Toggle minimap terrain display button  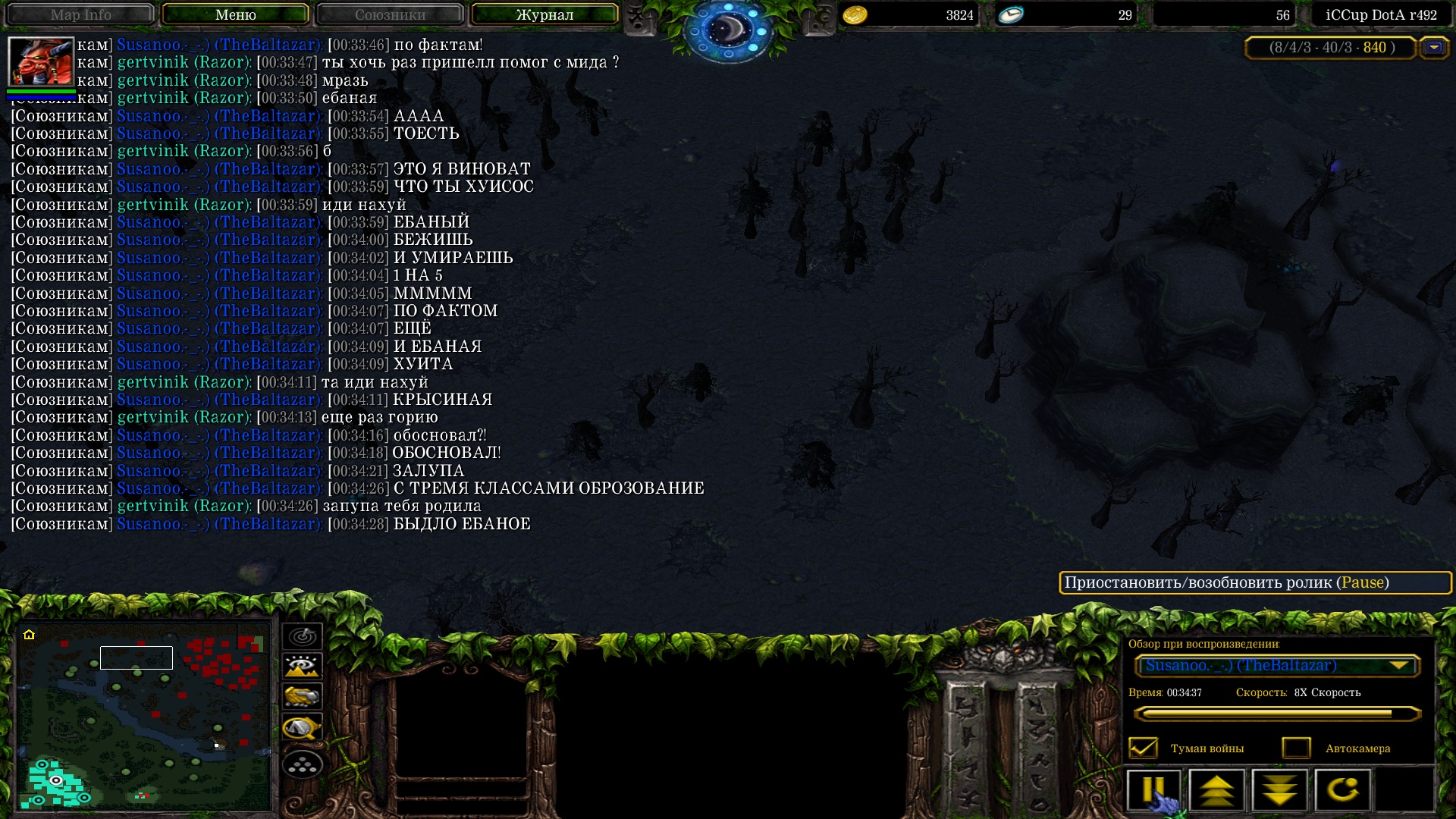tap(303, 667)
